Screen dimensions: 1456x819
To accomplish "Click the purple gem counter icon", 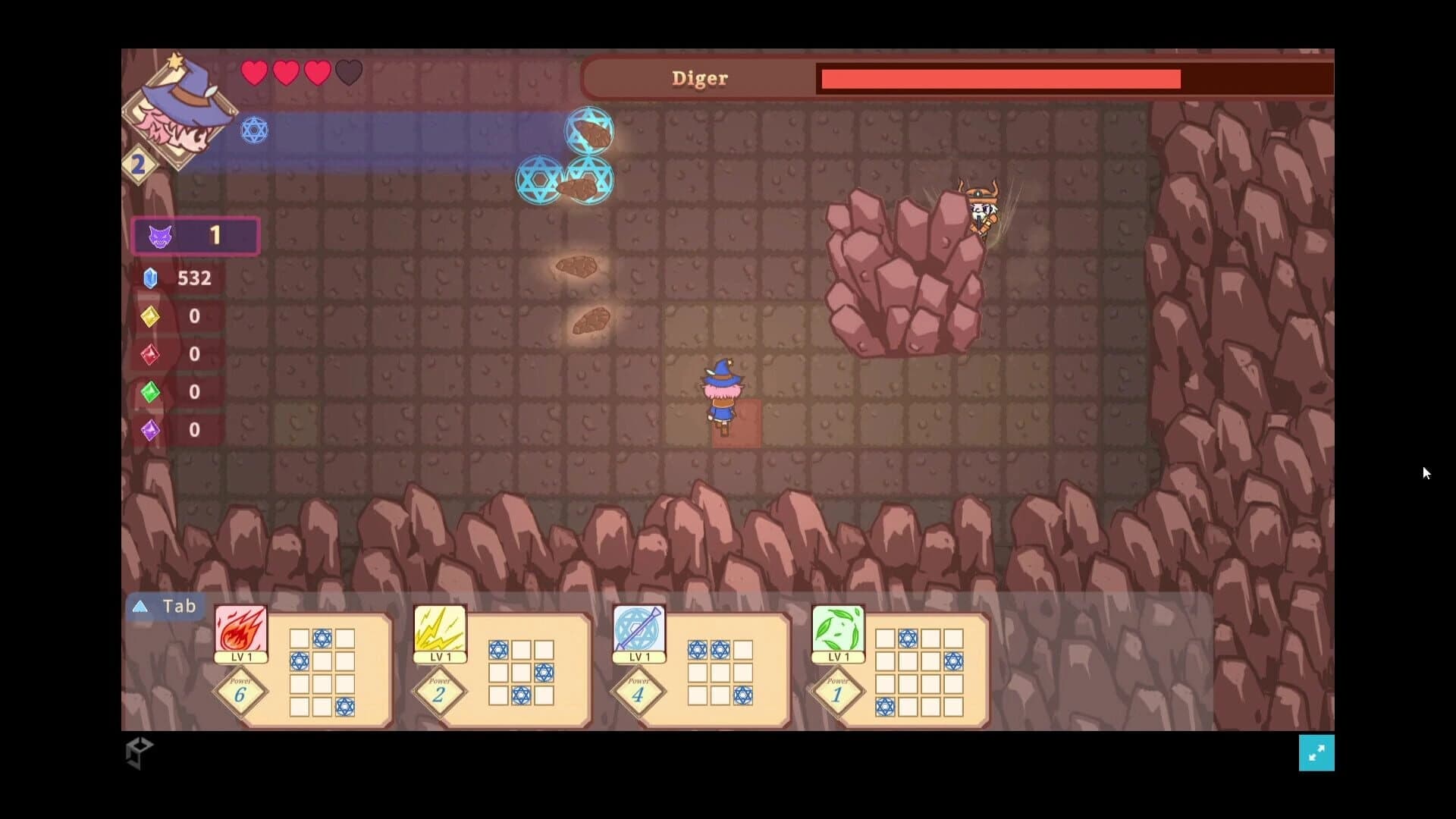I will click(150, 430).
